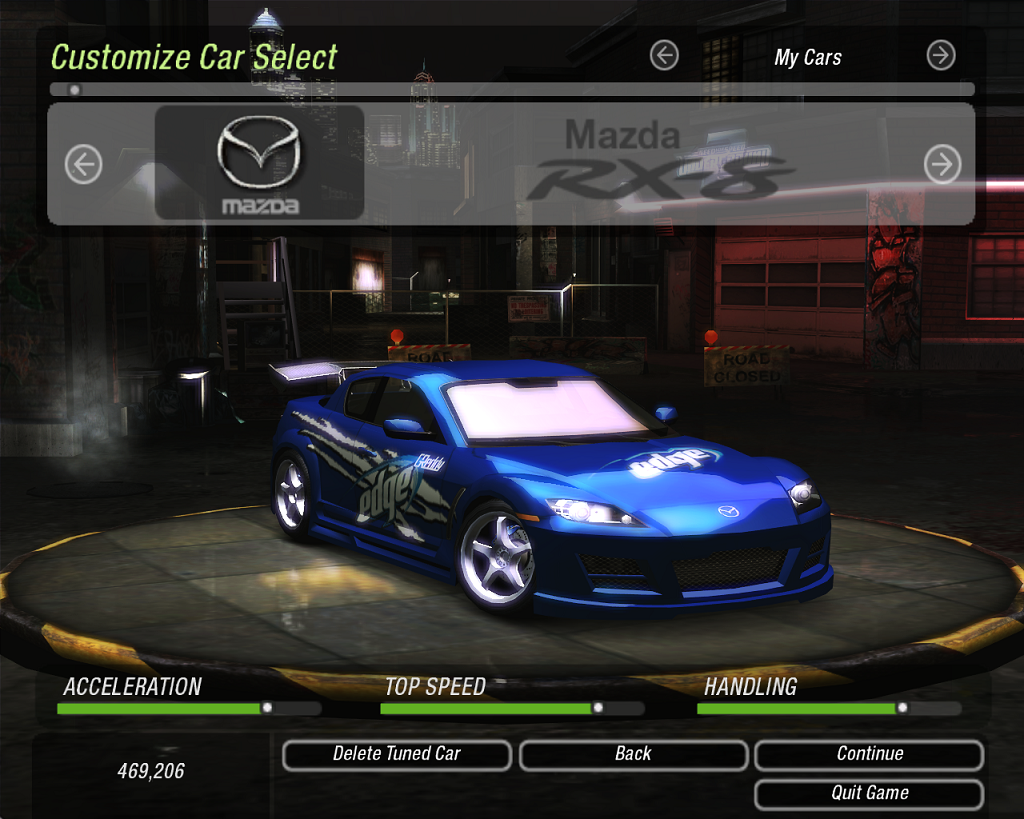Quit Game from car select

click(x=869, y=794)
